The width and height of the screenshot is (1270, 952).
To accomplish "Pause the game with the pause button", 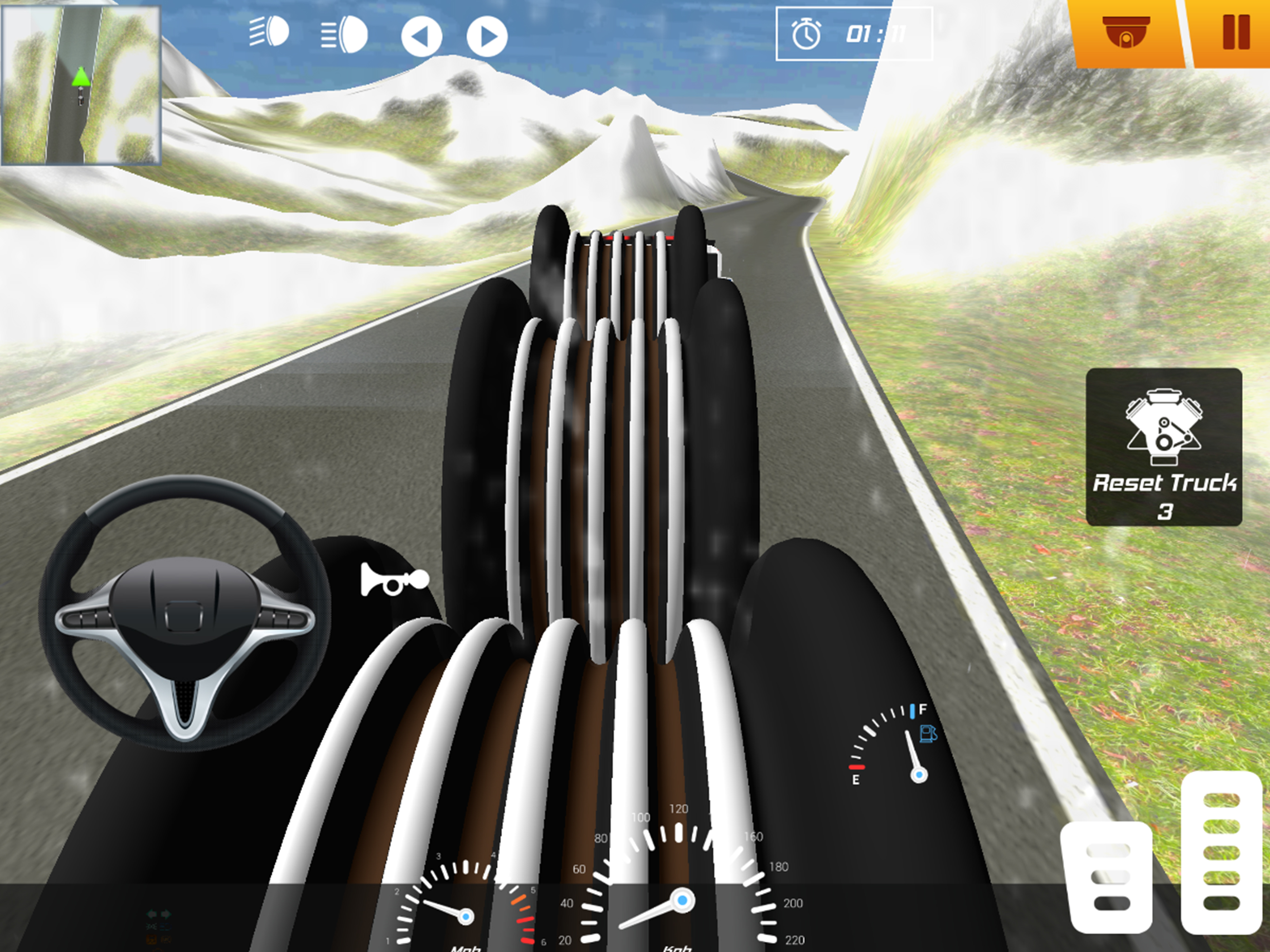I will (x=1235, y=33).
